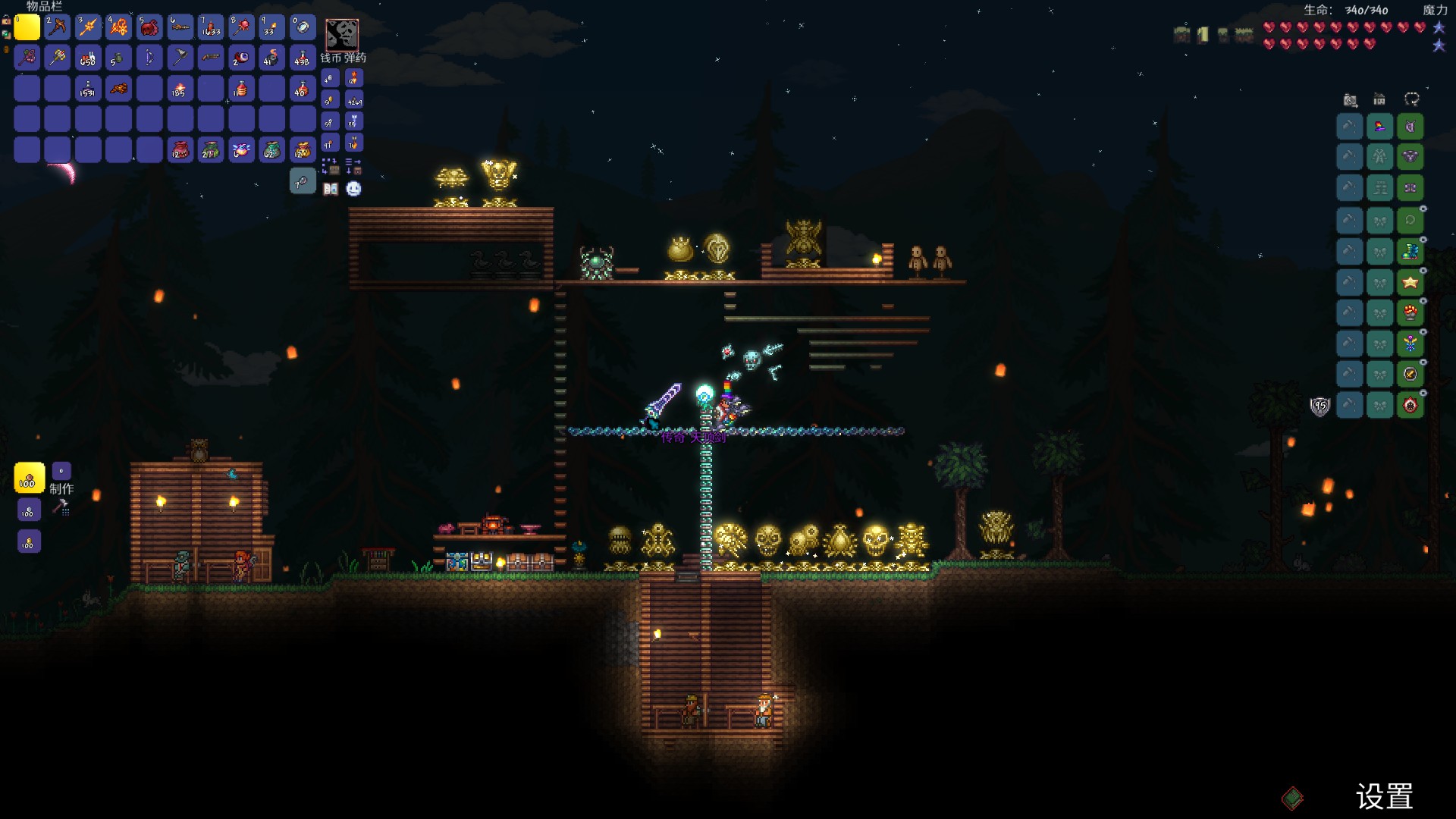The image size is (1456, 819).
Task: Click the quick stack to nearby chests button
Action: (x=331, y=166)
